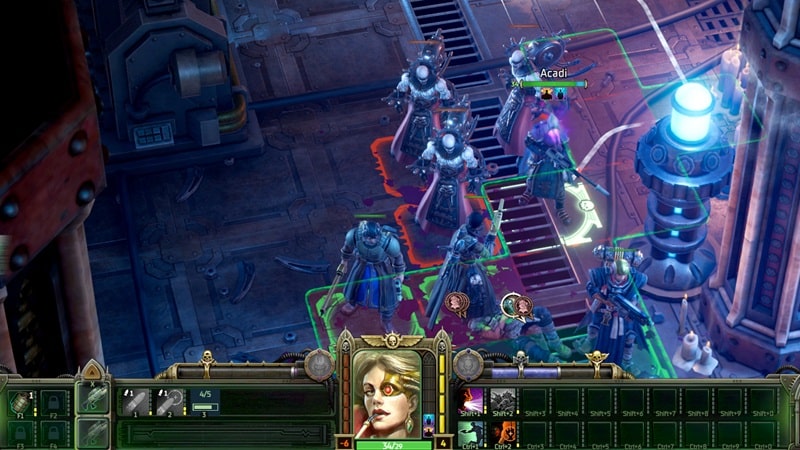800x450 pixels.
Task: Click the 4/5 ammo reload slot
Action: coord(205,402)
